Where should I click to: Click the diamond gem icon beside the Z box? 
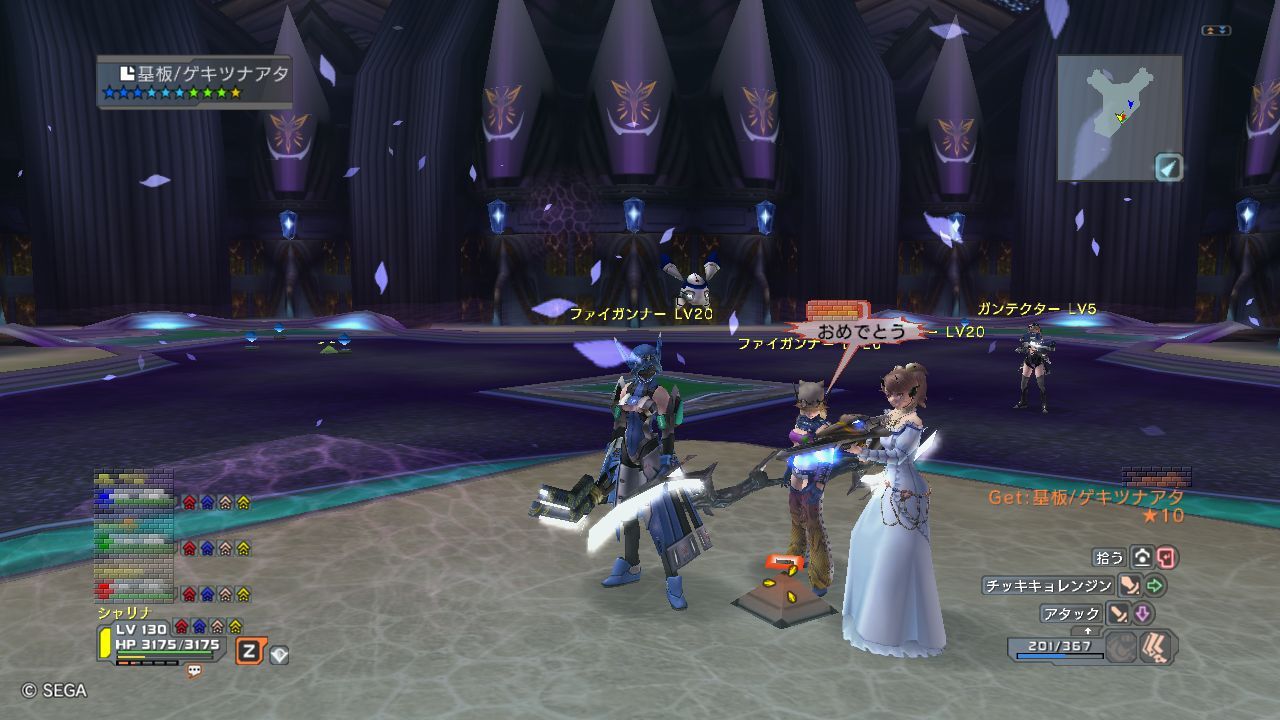tap(279, 655)
